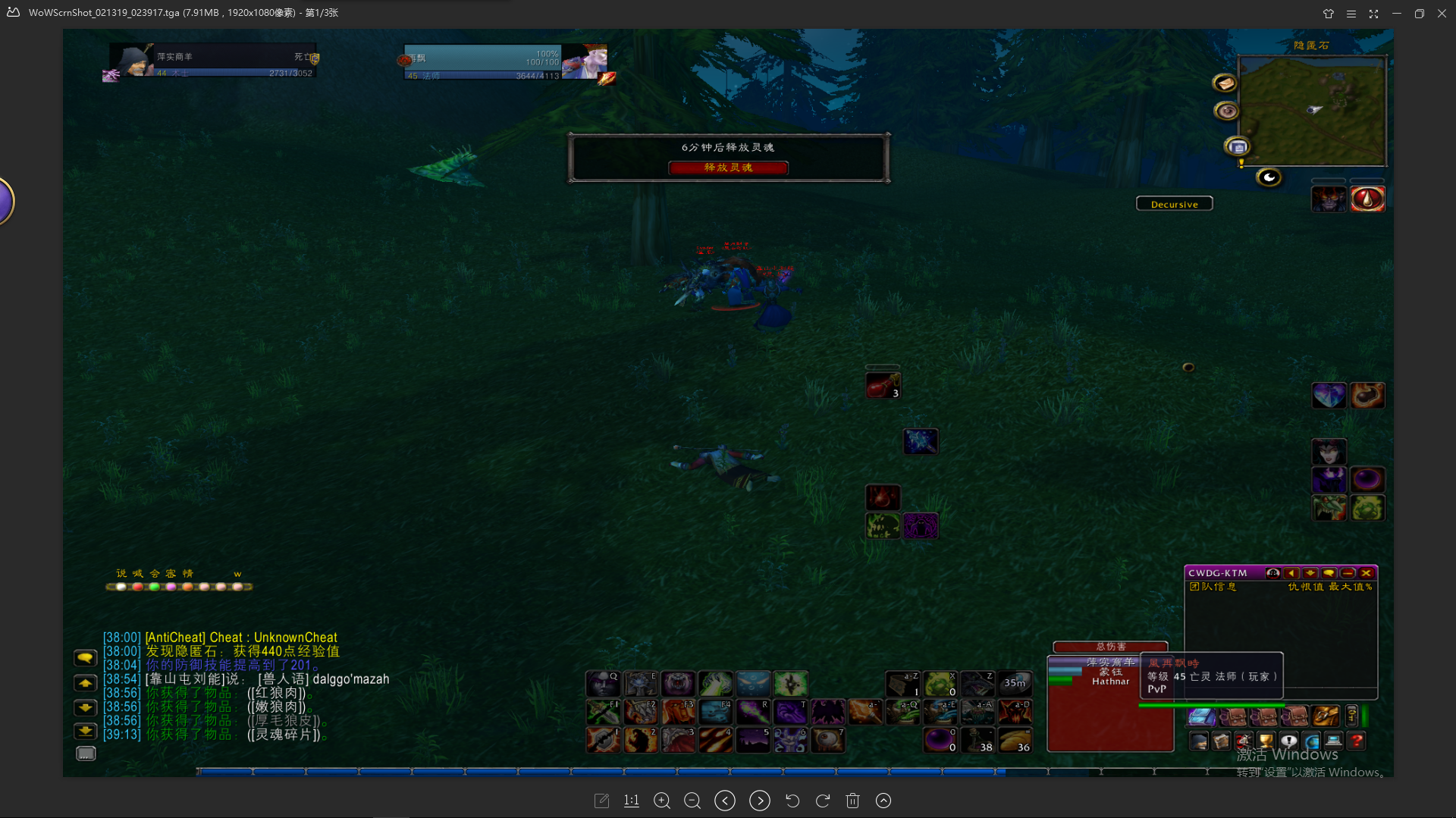Select the golden trophy icon in micro menu
1456x818 pixels.
[1266, 741]
